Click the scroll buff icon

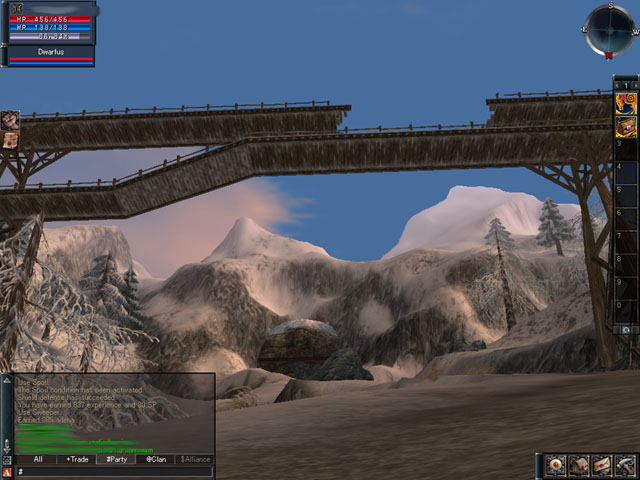pyautogui.click(x=10, y=139)
